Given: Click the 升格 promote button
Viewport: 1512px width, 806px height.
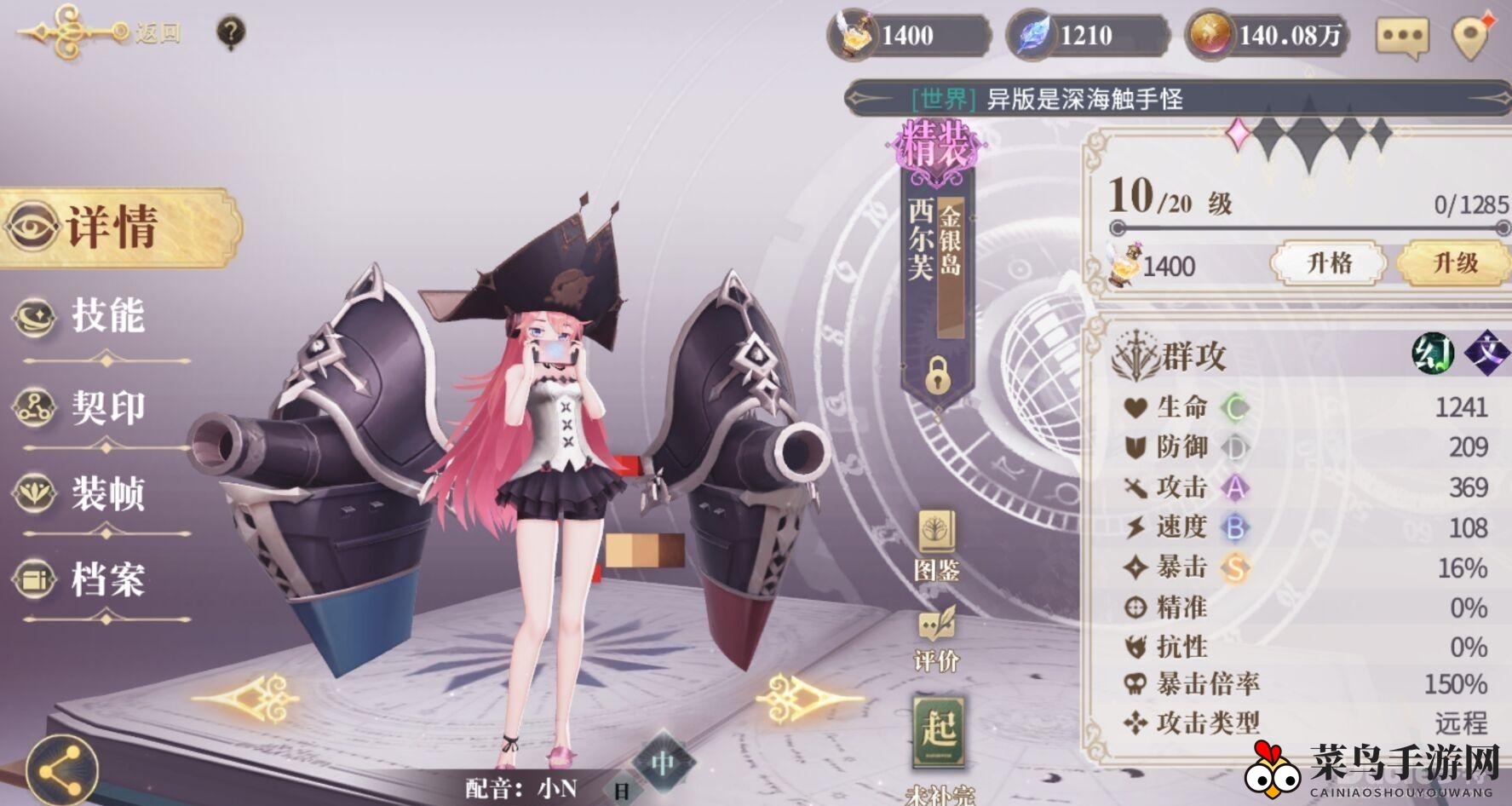Looking at the screenshot, I should pos(1328,262).
